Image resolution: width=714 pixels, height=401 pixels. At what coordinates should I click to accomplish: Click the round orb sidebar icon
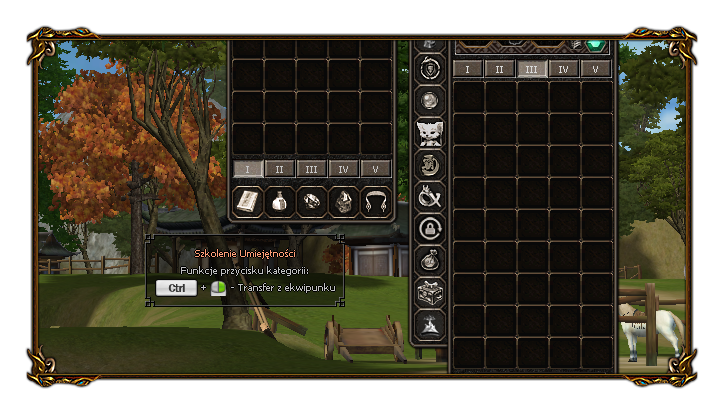[429, 101]
